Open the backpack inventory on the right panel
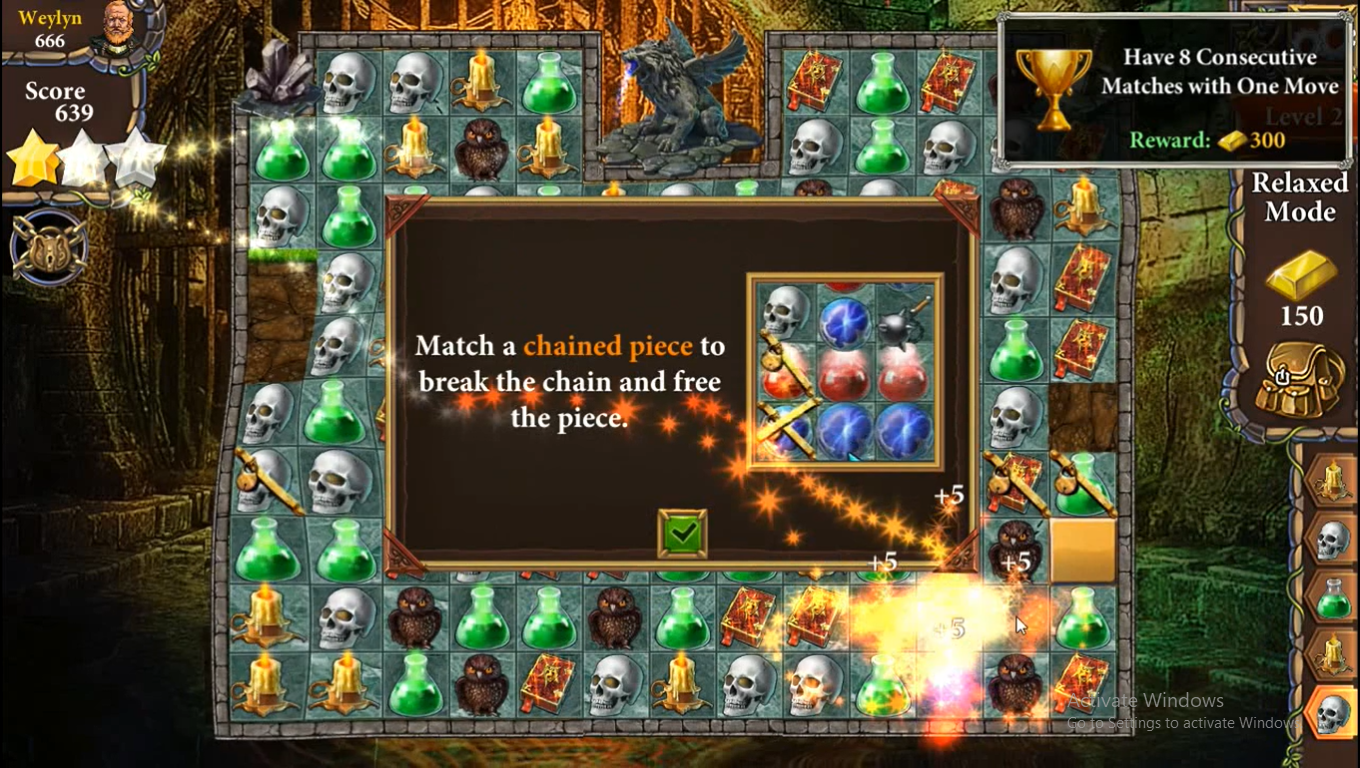This screenshot has width=1360, height=768. (x=1301, y=380)
